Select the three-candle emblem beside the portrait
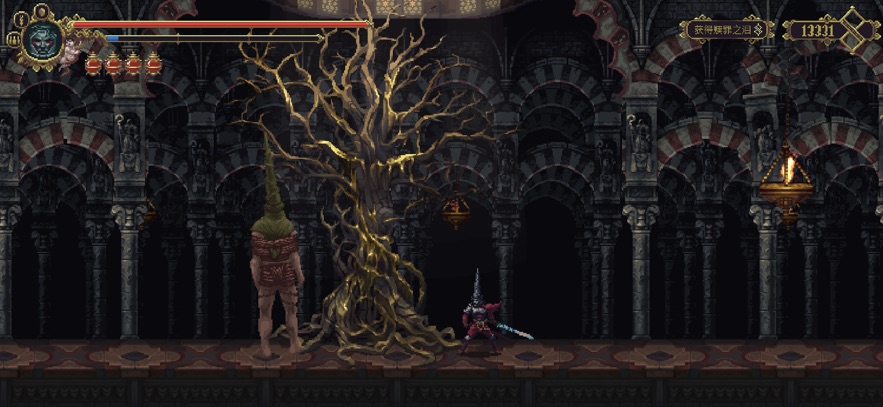 coord(14,39)
